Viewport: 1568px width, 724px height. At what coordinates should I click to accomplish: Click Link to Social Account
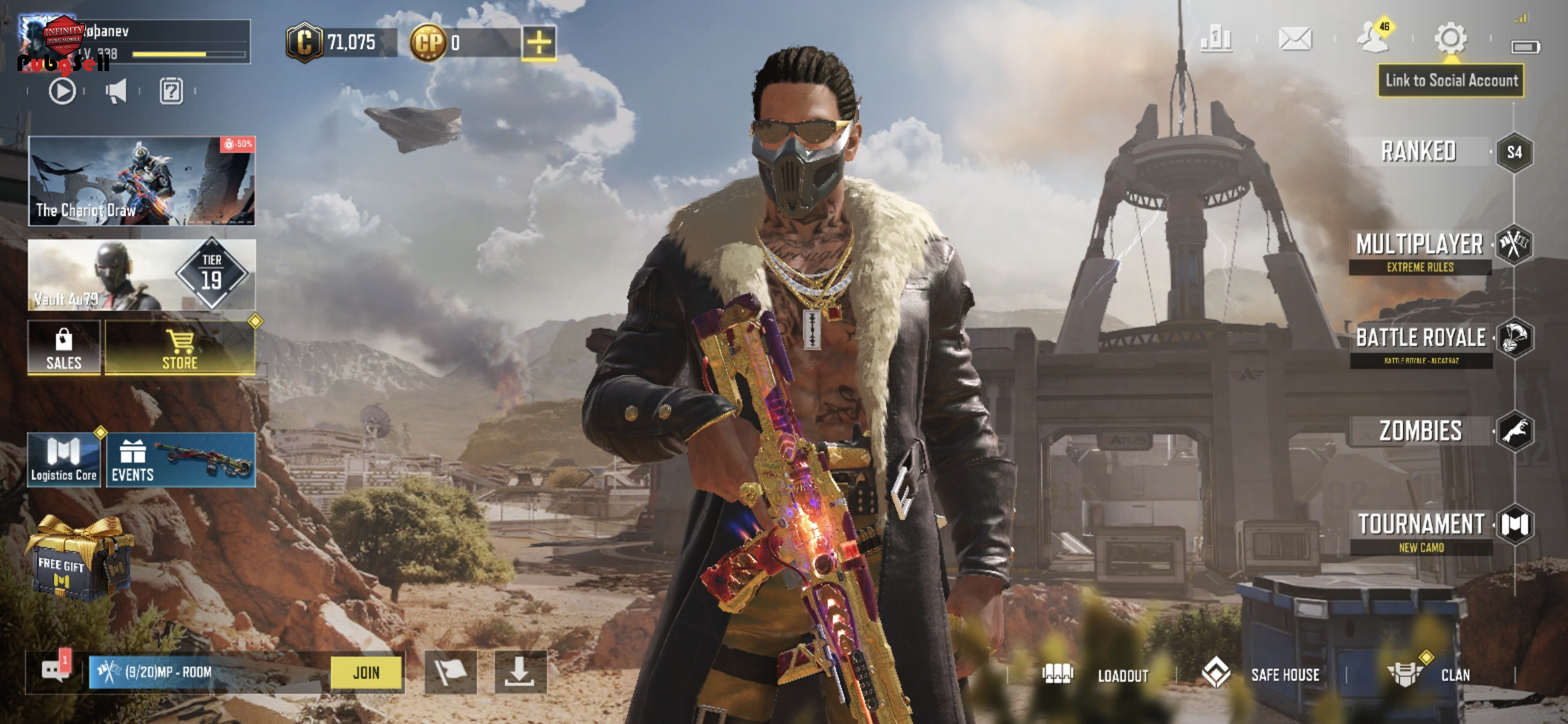1451,80
